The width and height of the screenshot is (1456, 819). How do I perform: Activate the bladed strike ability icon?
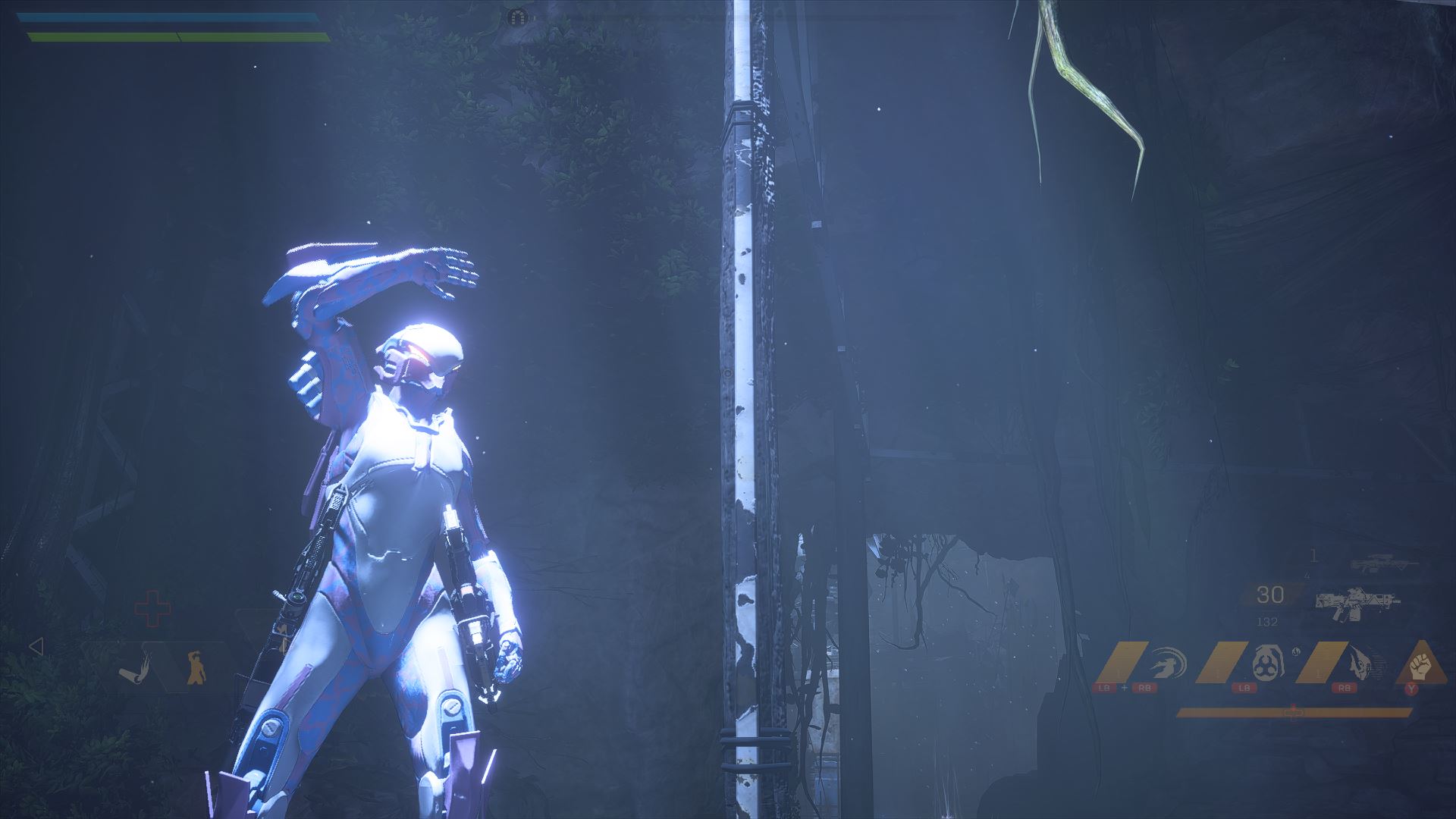(x=1362, y=663)
